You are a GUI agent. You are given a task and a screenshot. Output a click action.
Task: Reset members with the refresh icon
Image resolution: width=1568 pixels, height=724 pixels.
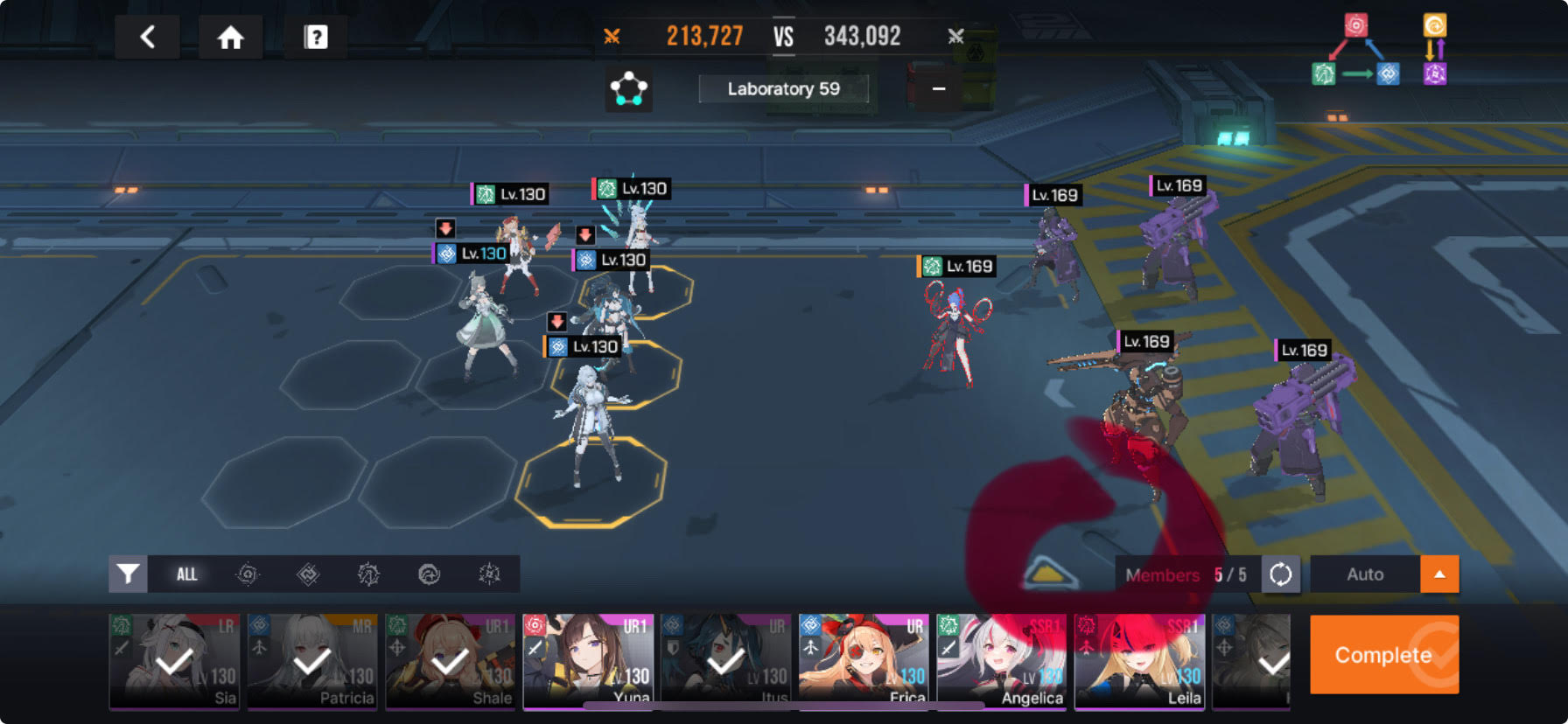[1280, 574]
